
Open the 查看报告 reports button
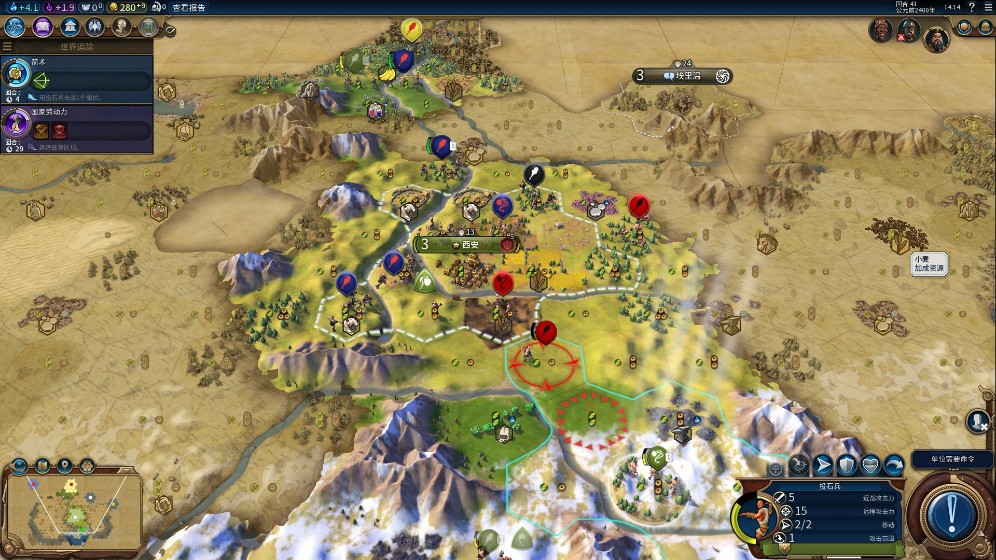190,8
